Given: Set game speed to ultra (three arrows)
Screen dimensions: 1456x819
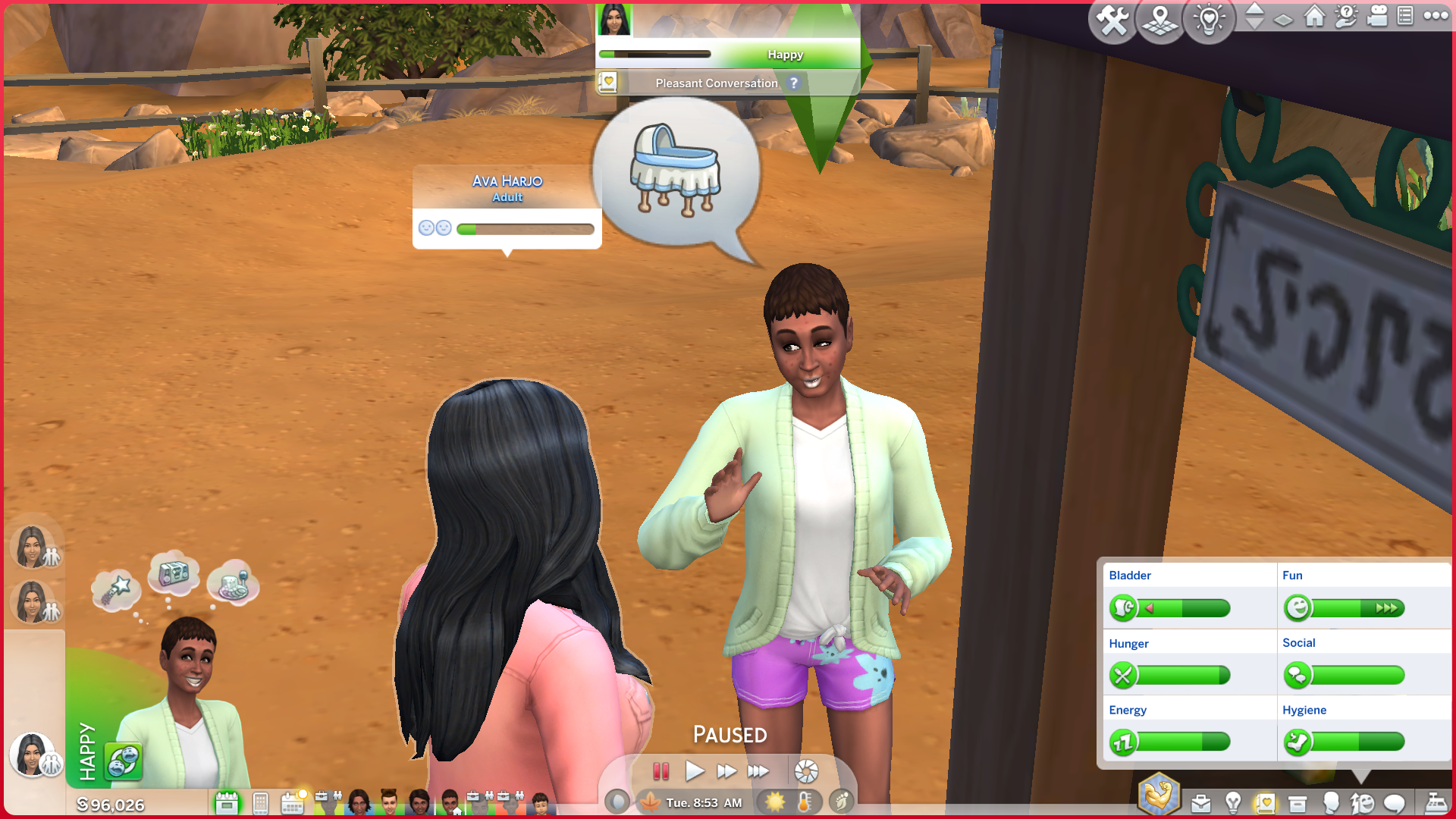Looking at the screenshot, I should click(x=758, y=771).
